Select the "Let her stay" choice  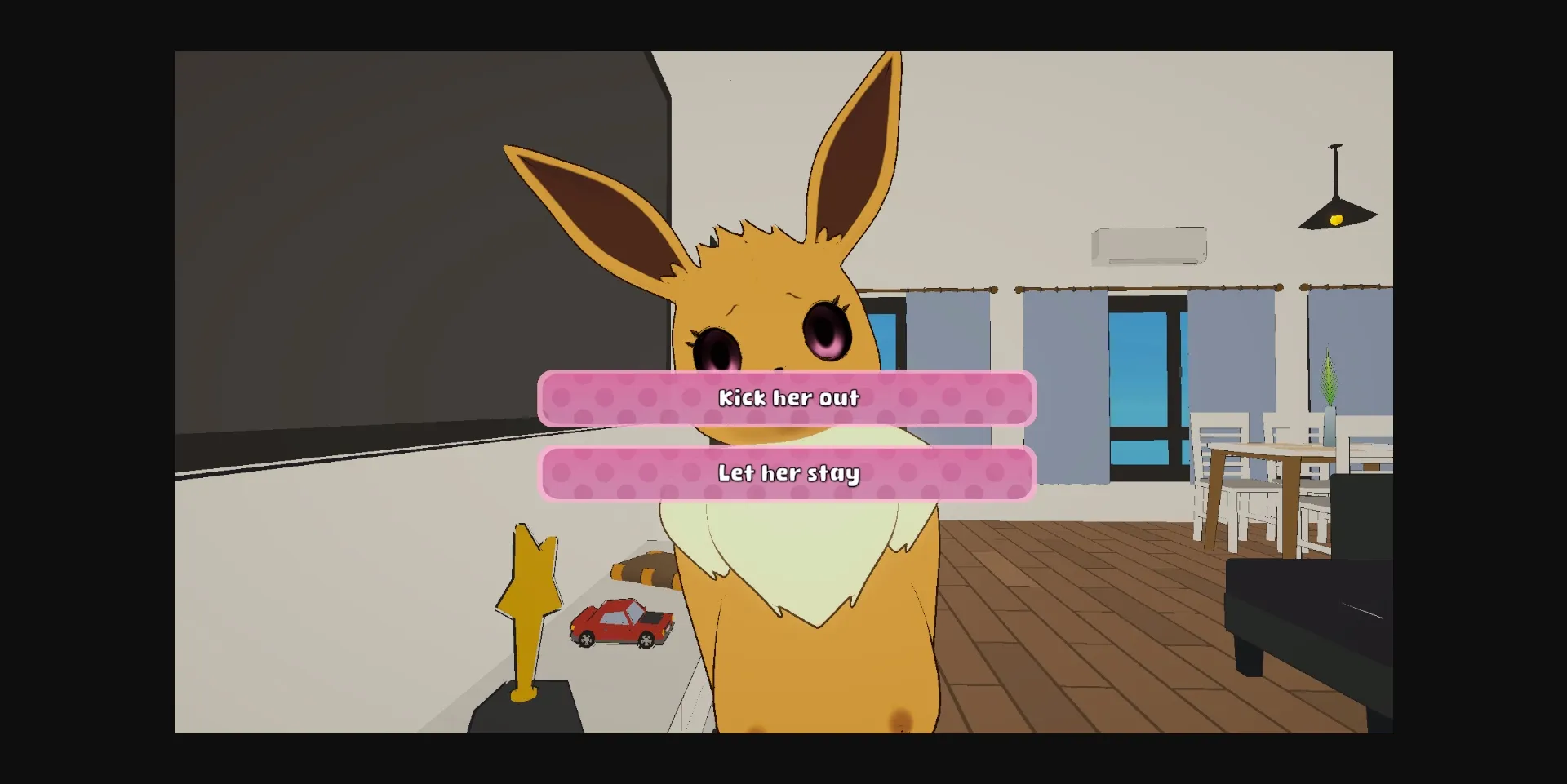[786, 472]
